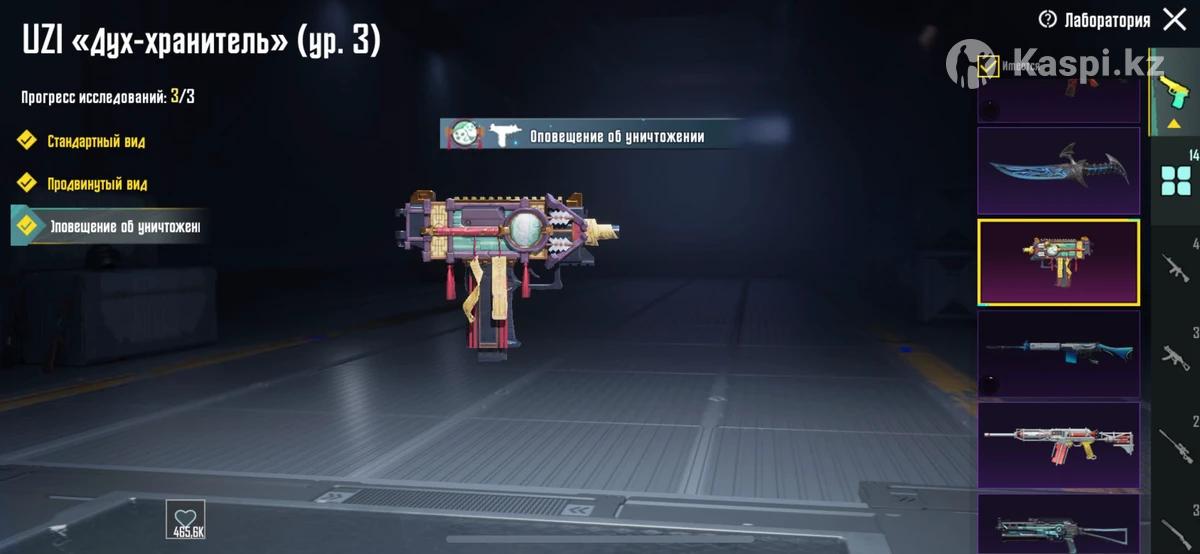1200x554 pixels.
Task: Select the blue curved dagger skin thumbnail
Action: pos(1058,170)
